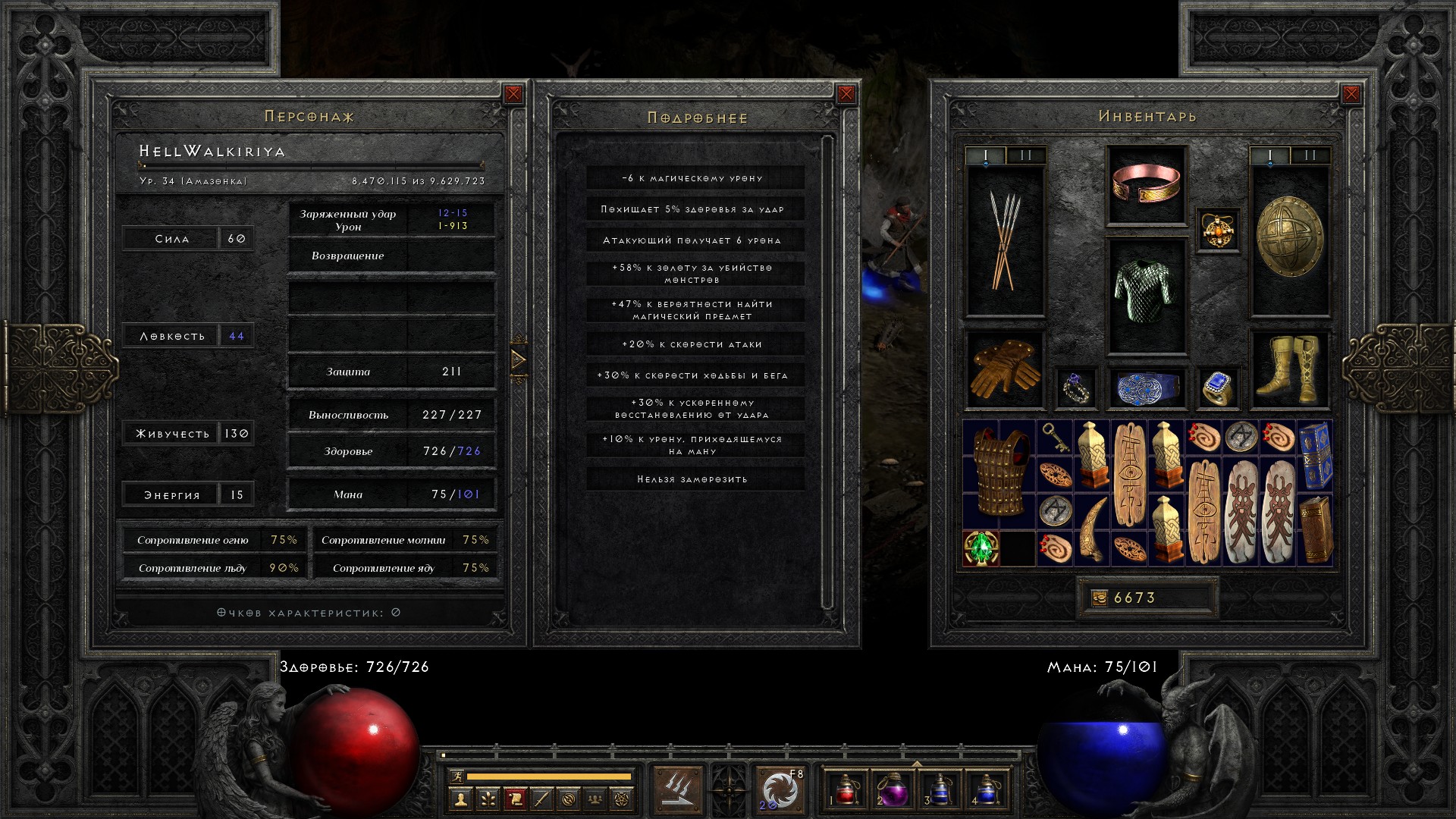Select the equipped blue ornate belt
Screen dimensions: 1456x819
1146,388
